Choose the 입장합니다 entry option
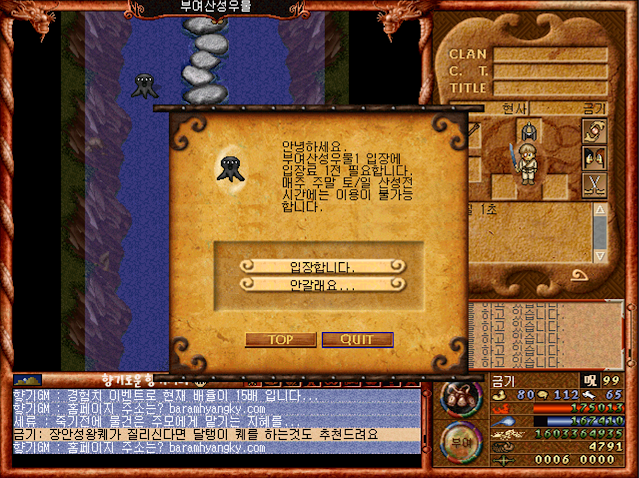 coord(321,266)
